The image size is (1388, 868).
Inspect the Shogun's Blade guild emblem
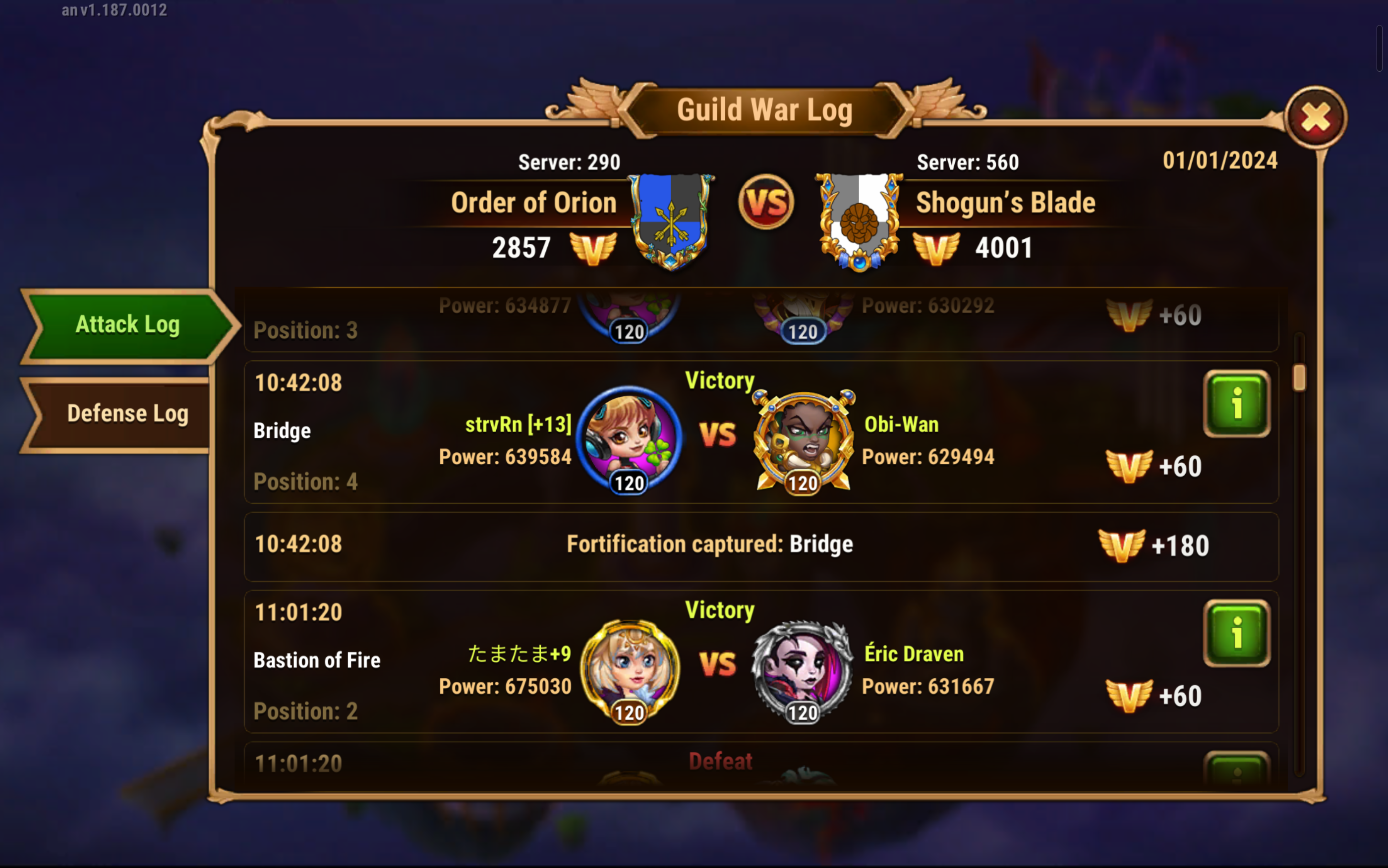(859, 221)
